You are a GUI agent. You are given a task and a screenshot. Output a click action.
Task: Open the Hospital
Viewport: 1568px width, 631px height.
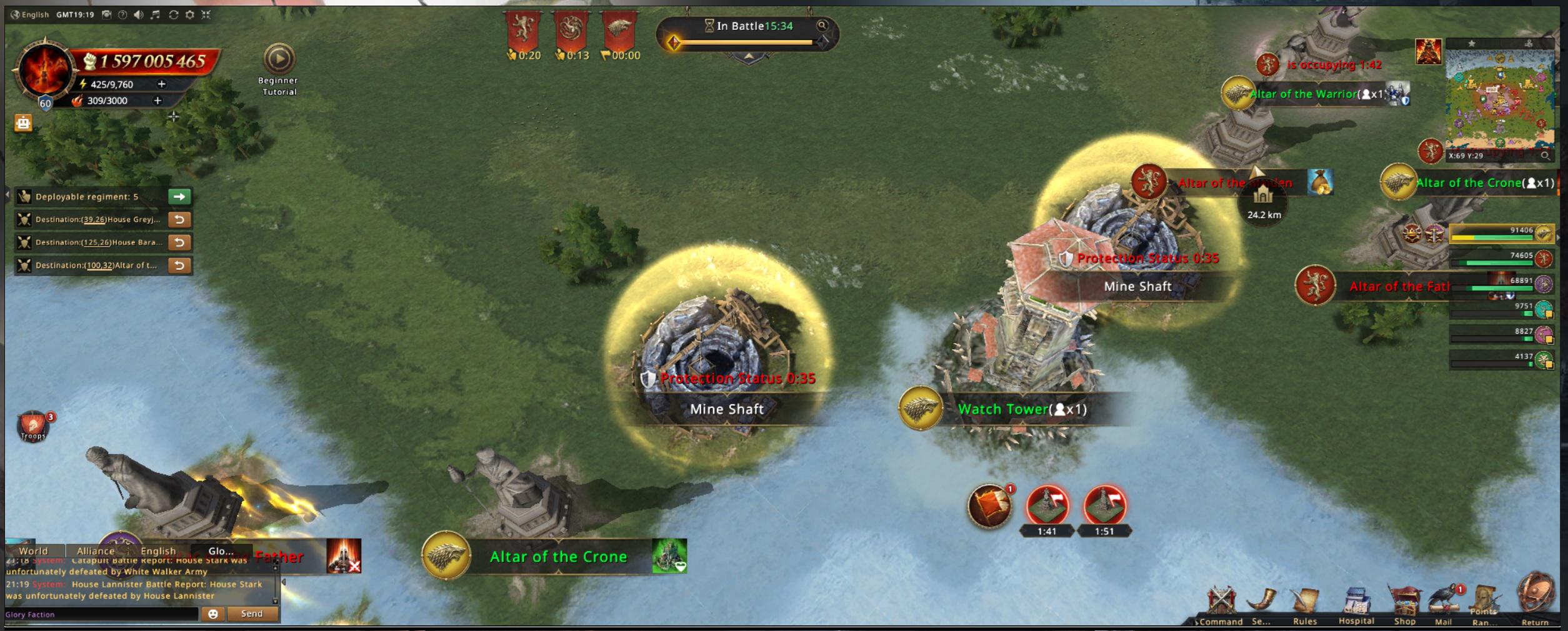click(1356, 604)
